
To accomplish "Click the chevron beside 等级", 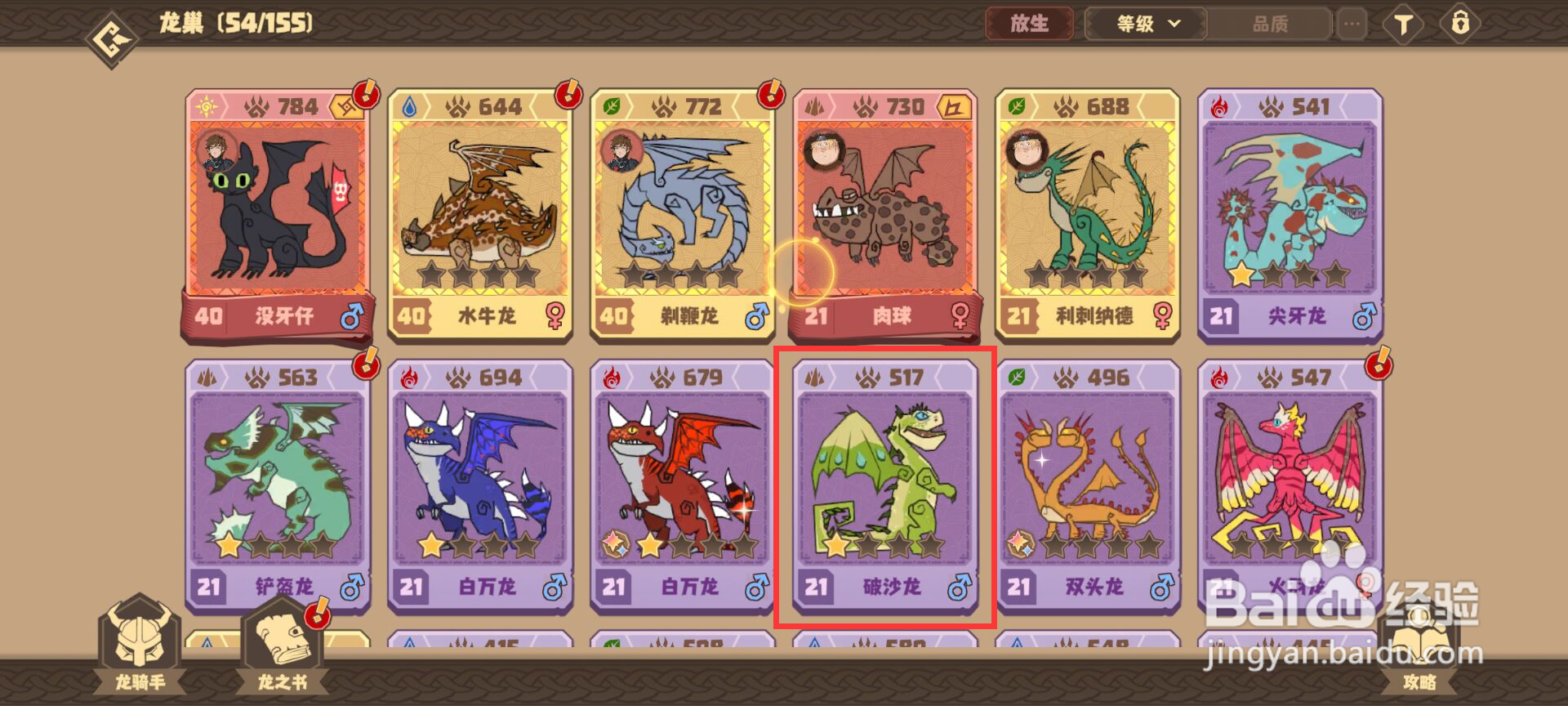I will [x=1174, y=25].
